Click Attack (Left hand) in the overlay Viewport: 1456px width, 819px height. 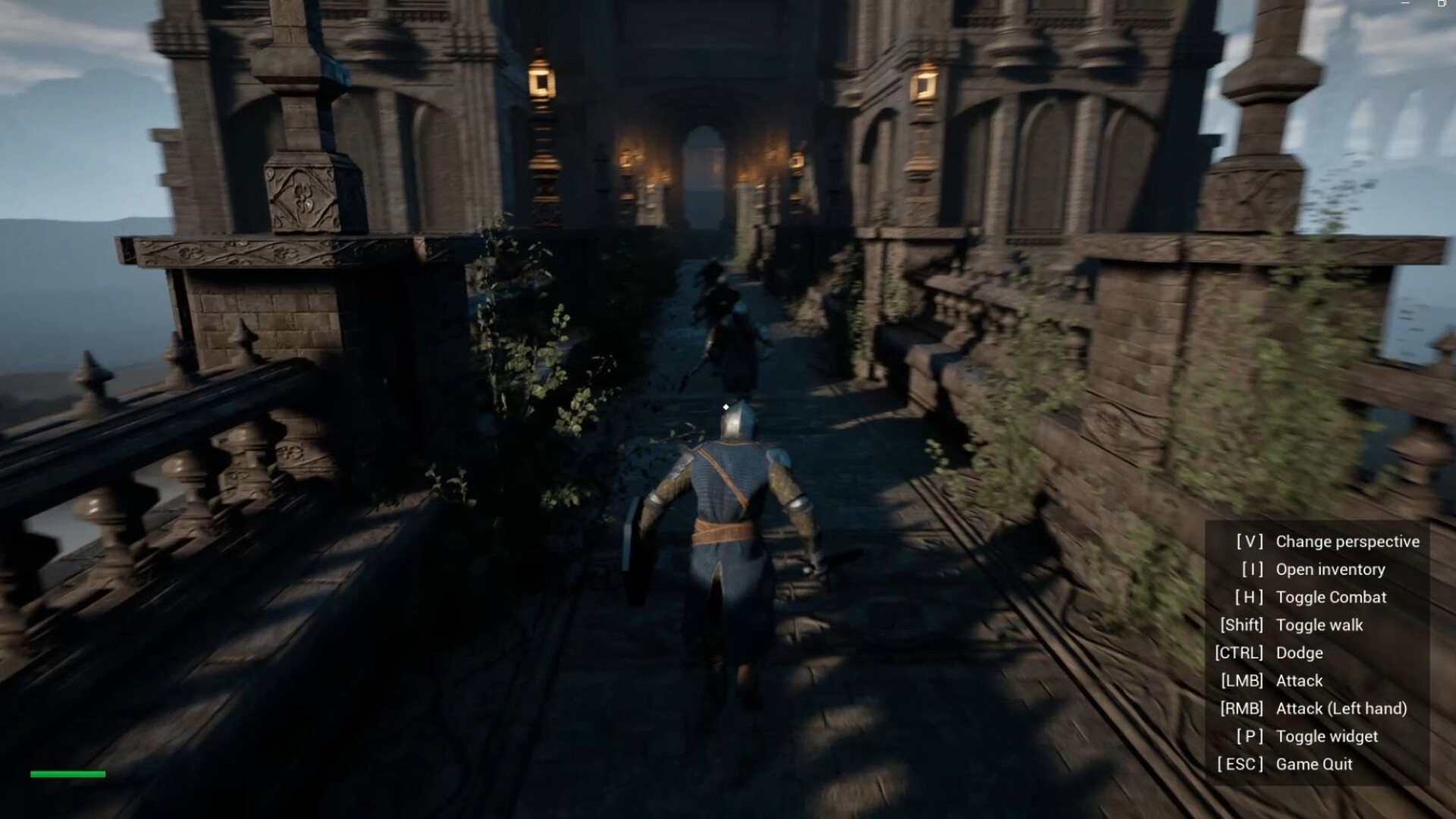point(1342,708)
